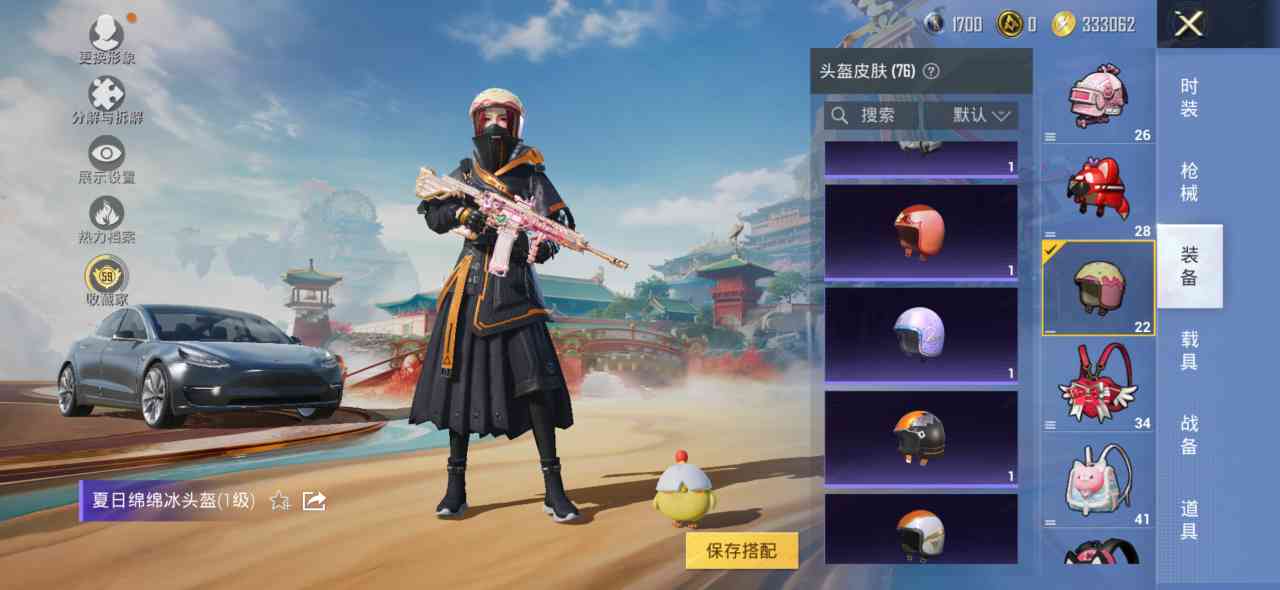Screen dimensions: 1280x590
Task: Open the 热力档案 flame icon
Action: tap(106, 220)
